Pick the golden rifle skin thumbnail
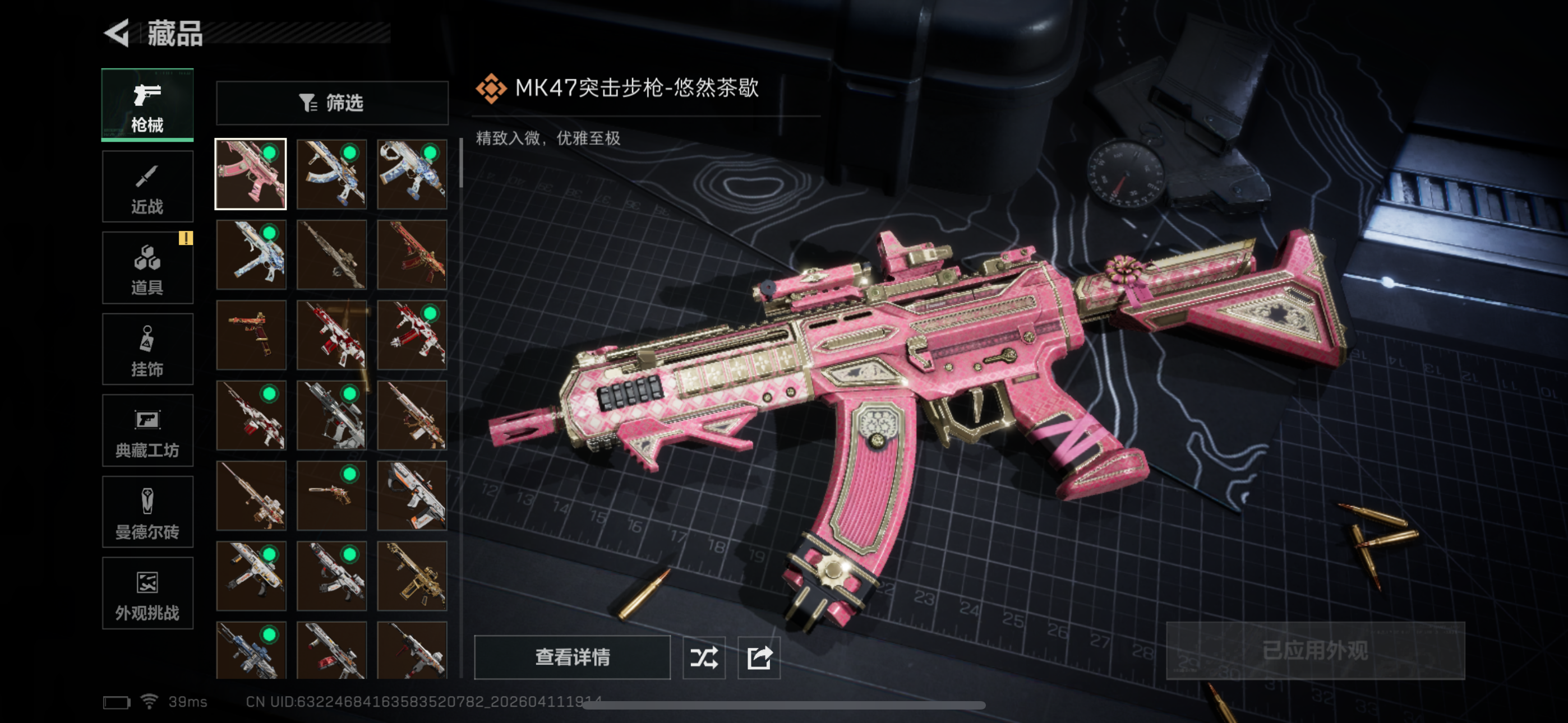The image size is (1568, 723). (x=412, y=576)
